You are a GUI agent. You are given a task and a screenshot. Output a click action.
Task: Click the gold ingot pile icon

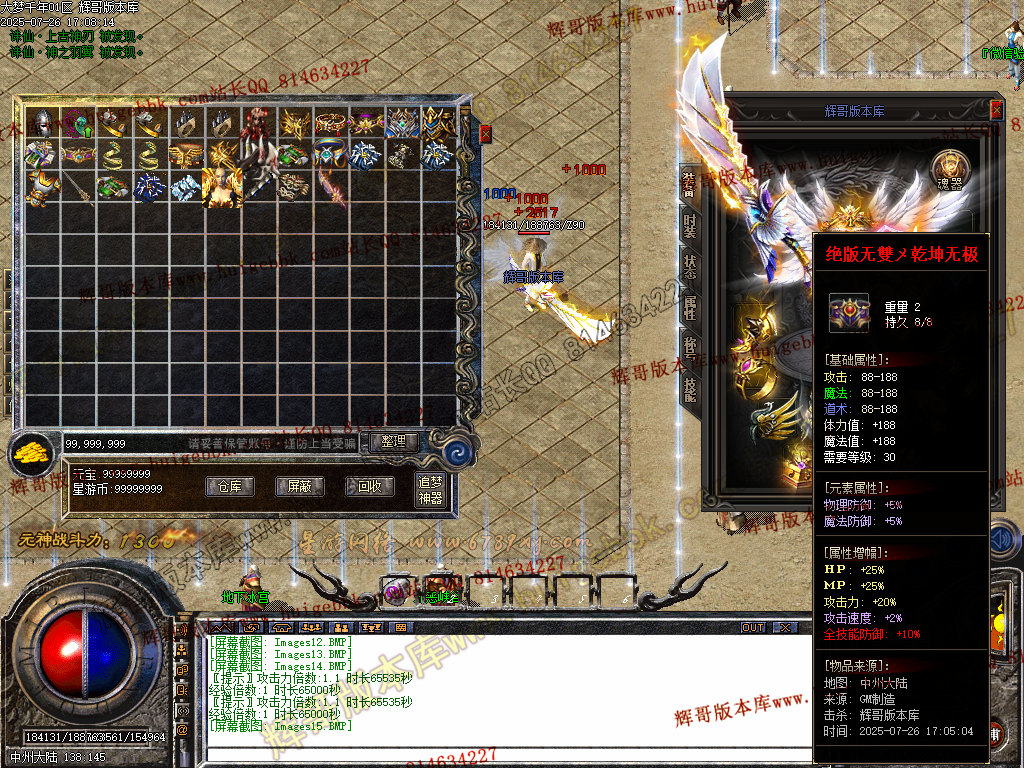[34, 455]
